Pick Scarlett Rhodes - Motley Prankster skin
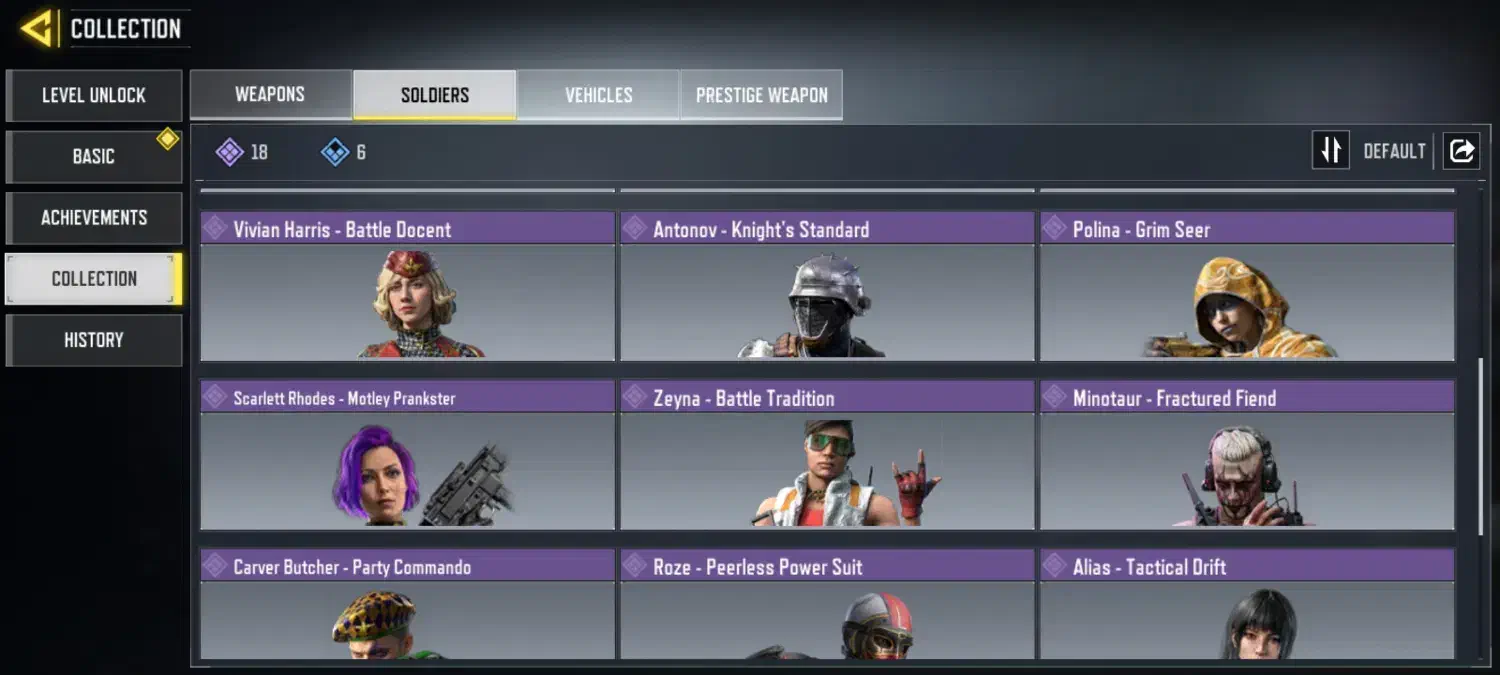 coord(407,455)
